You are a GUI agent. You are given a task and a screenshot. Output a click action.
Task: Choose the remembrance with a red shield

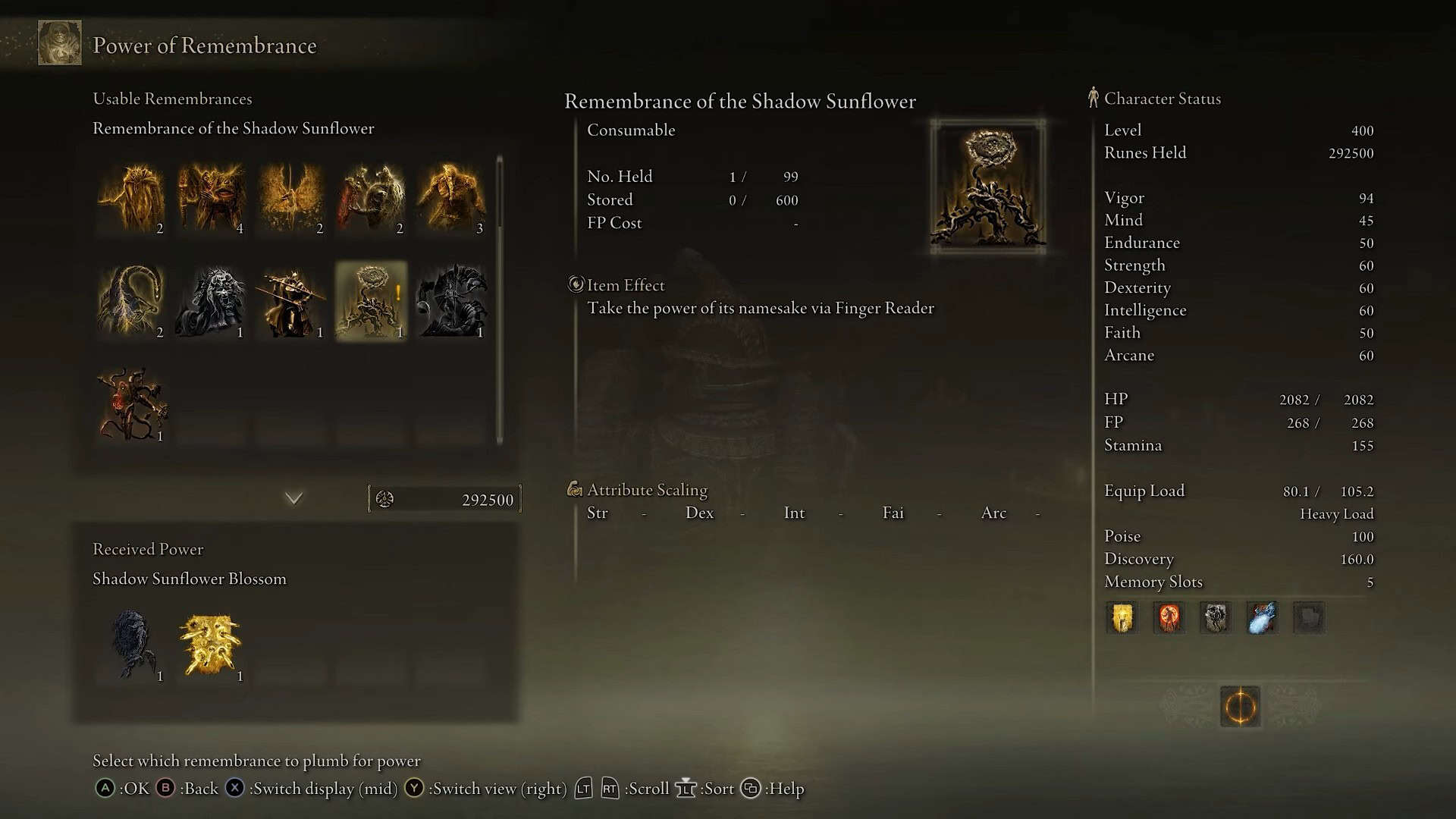point(371,197)
